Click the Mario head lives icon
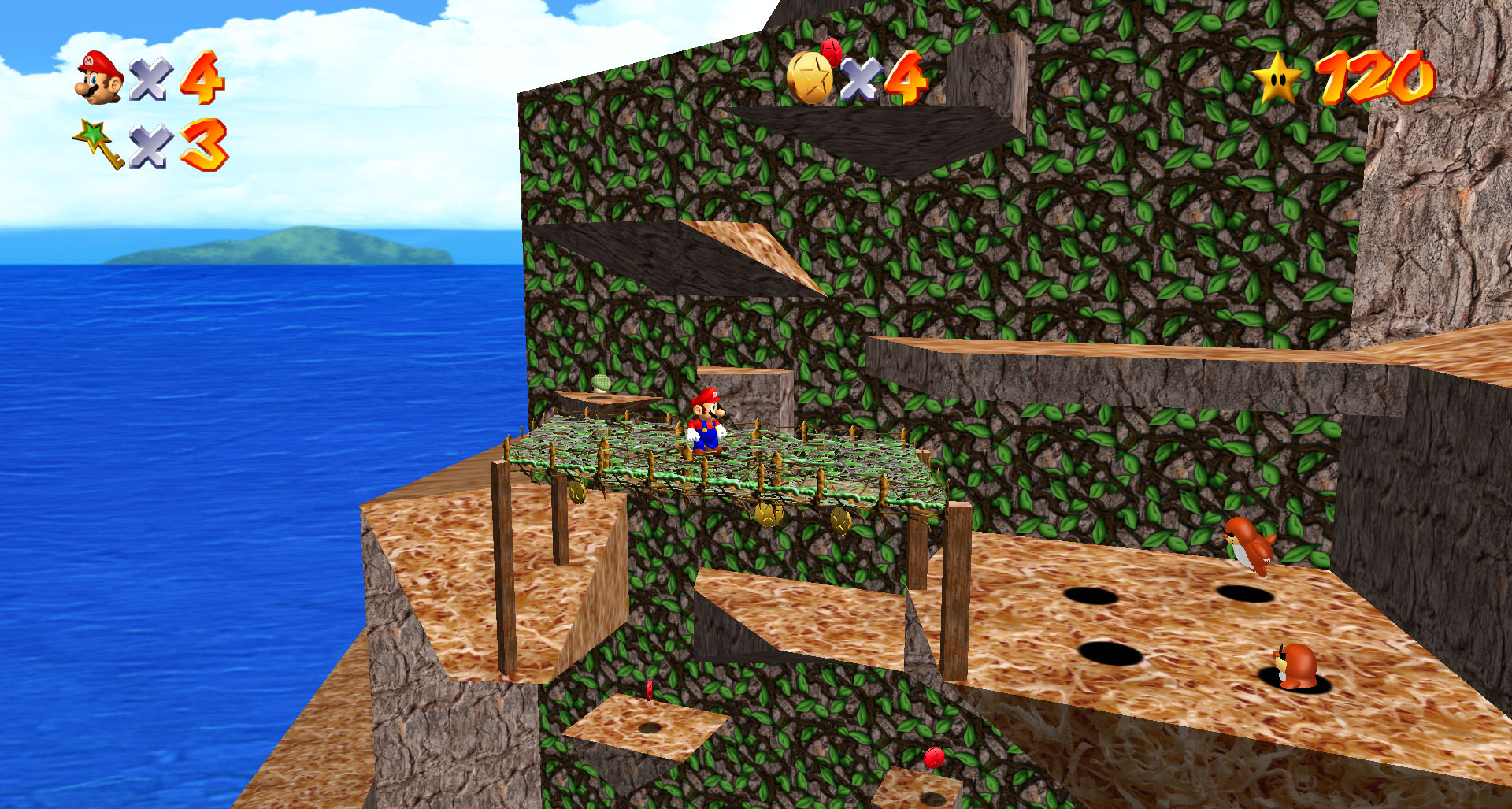 [99, 77]
